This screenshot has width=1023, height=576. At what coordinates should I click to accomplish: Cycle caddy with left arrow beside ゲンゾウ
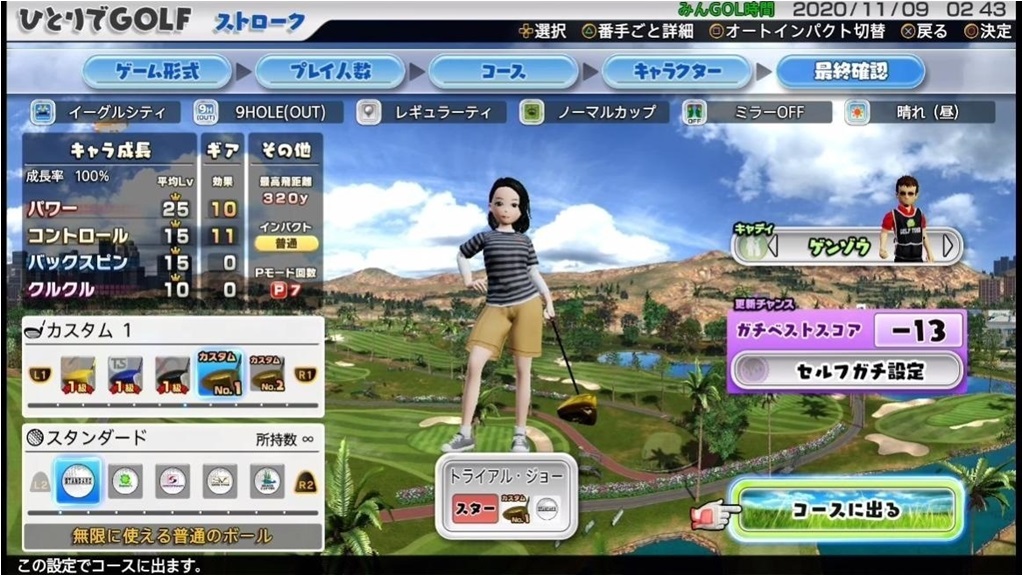[x=746, y=244]
